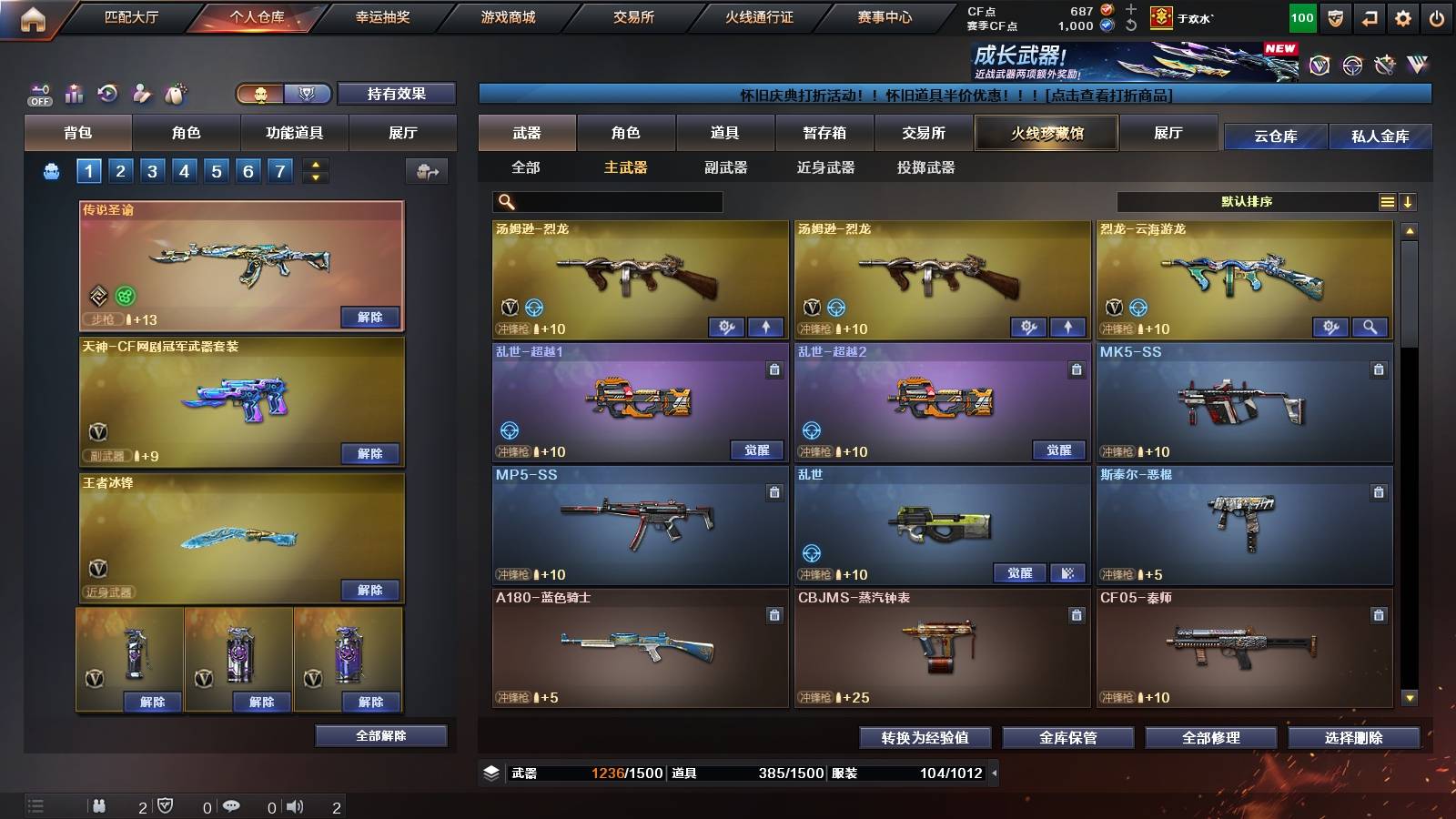Image resolution: width=1456 pixels, height=819 pixels.
Task: Click the 持有效果 button
Action: pos(398,94)
